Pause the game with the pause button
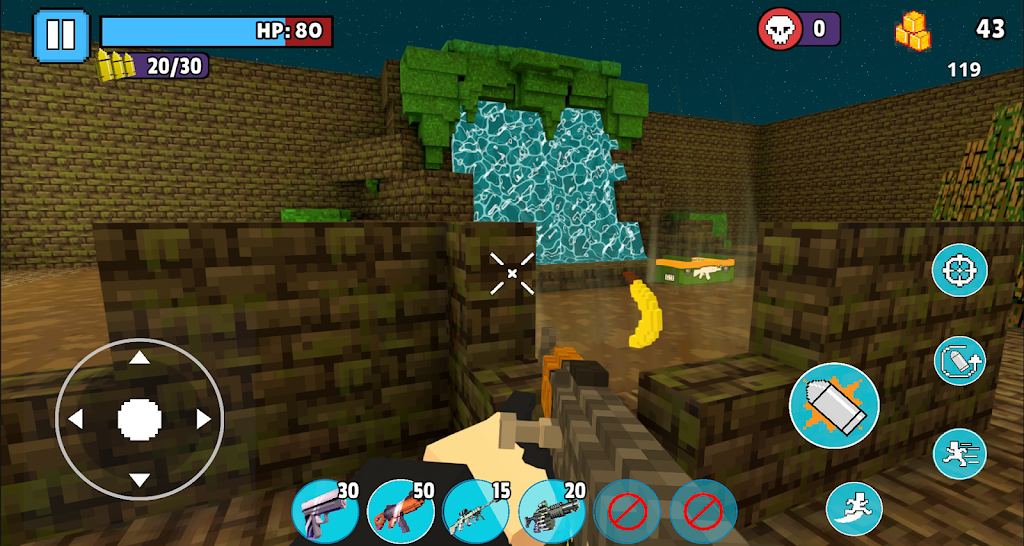This screenshot has height=546, width=1024. 61,33
